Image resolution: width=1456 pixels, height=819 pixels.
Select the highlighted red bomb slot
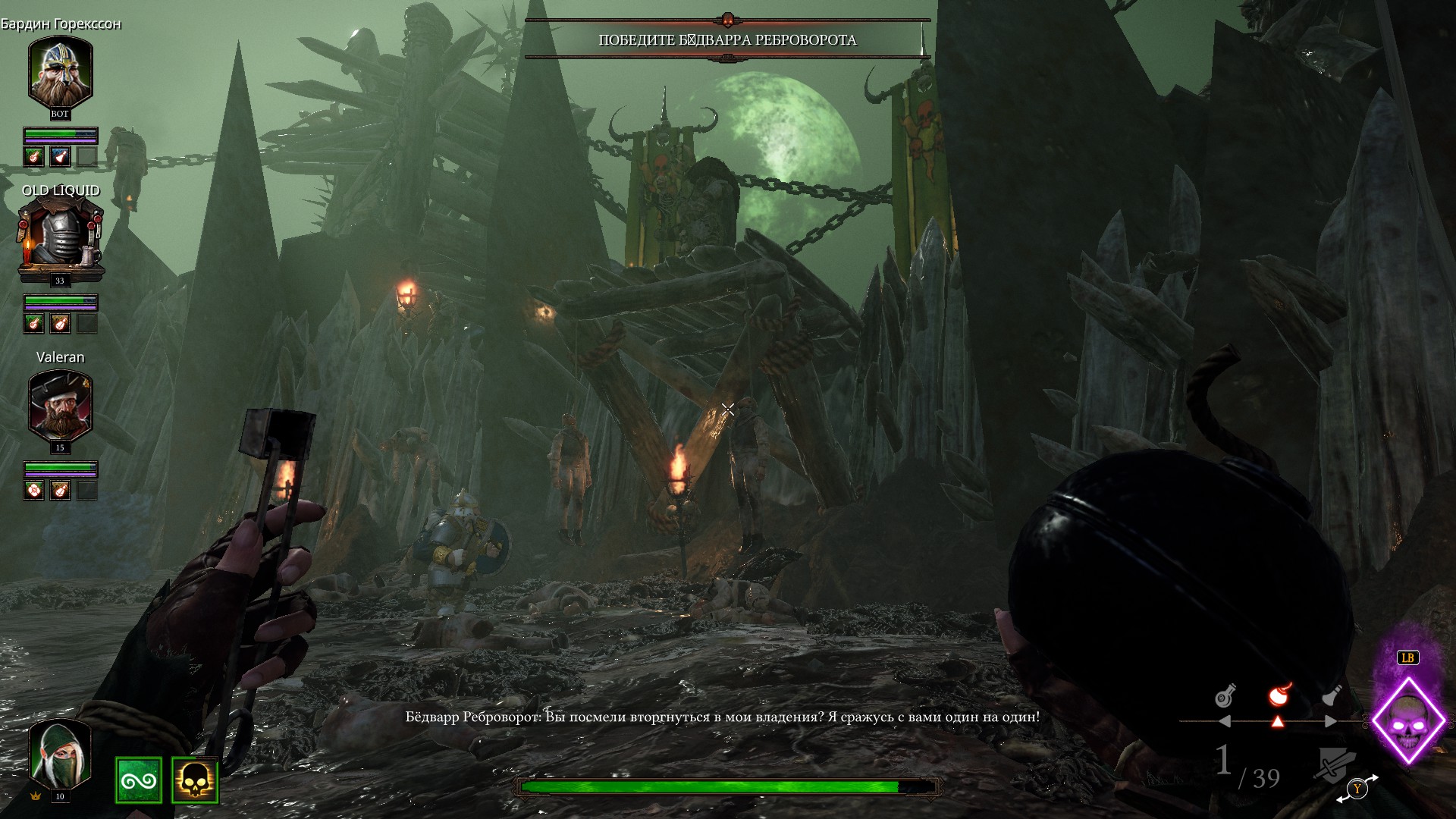(x=1280, y=695)
